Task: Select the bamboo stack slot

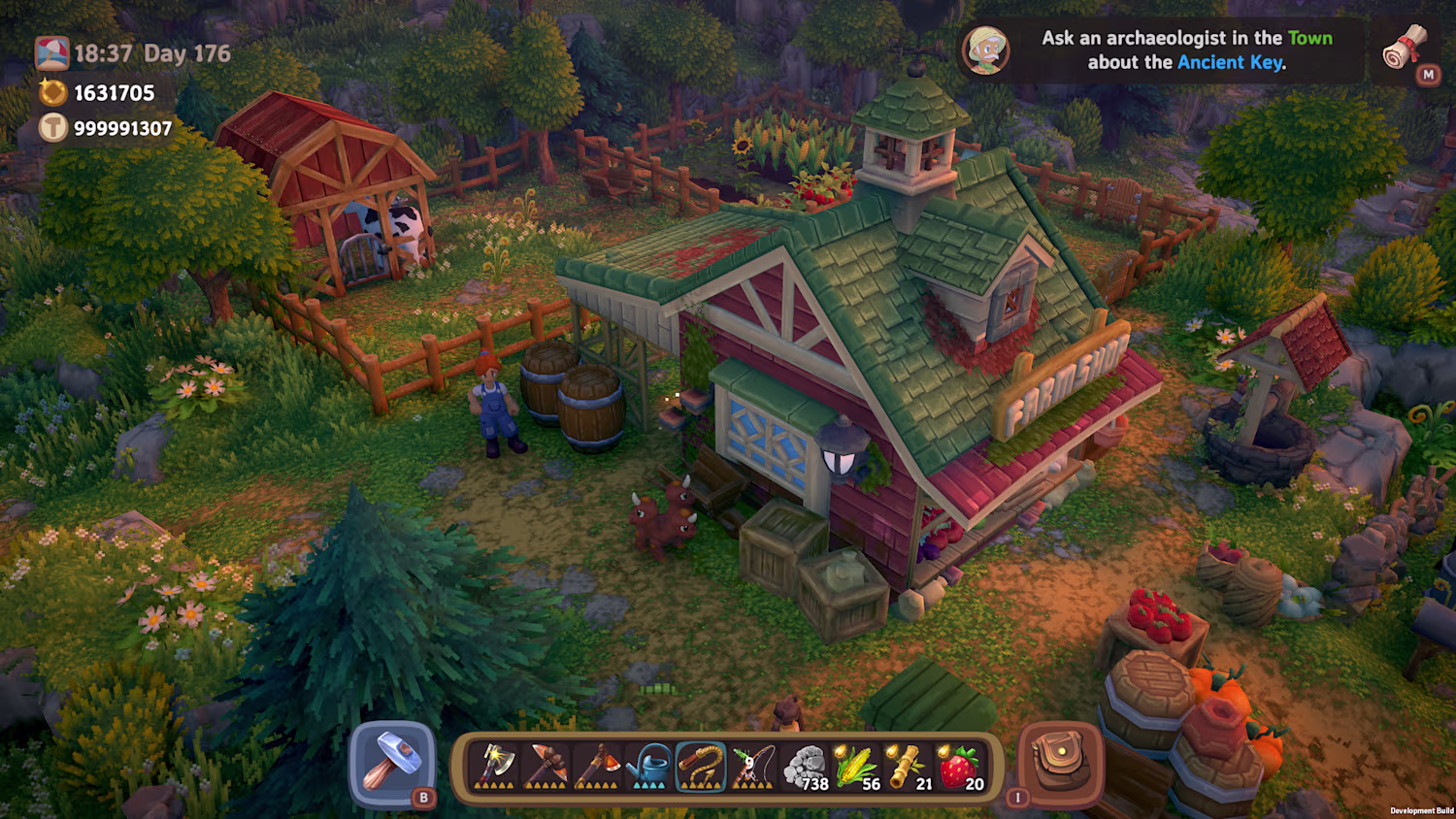Action: pos(909,767)
